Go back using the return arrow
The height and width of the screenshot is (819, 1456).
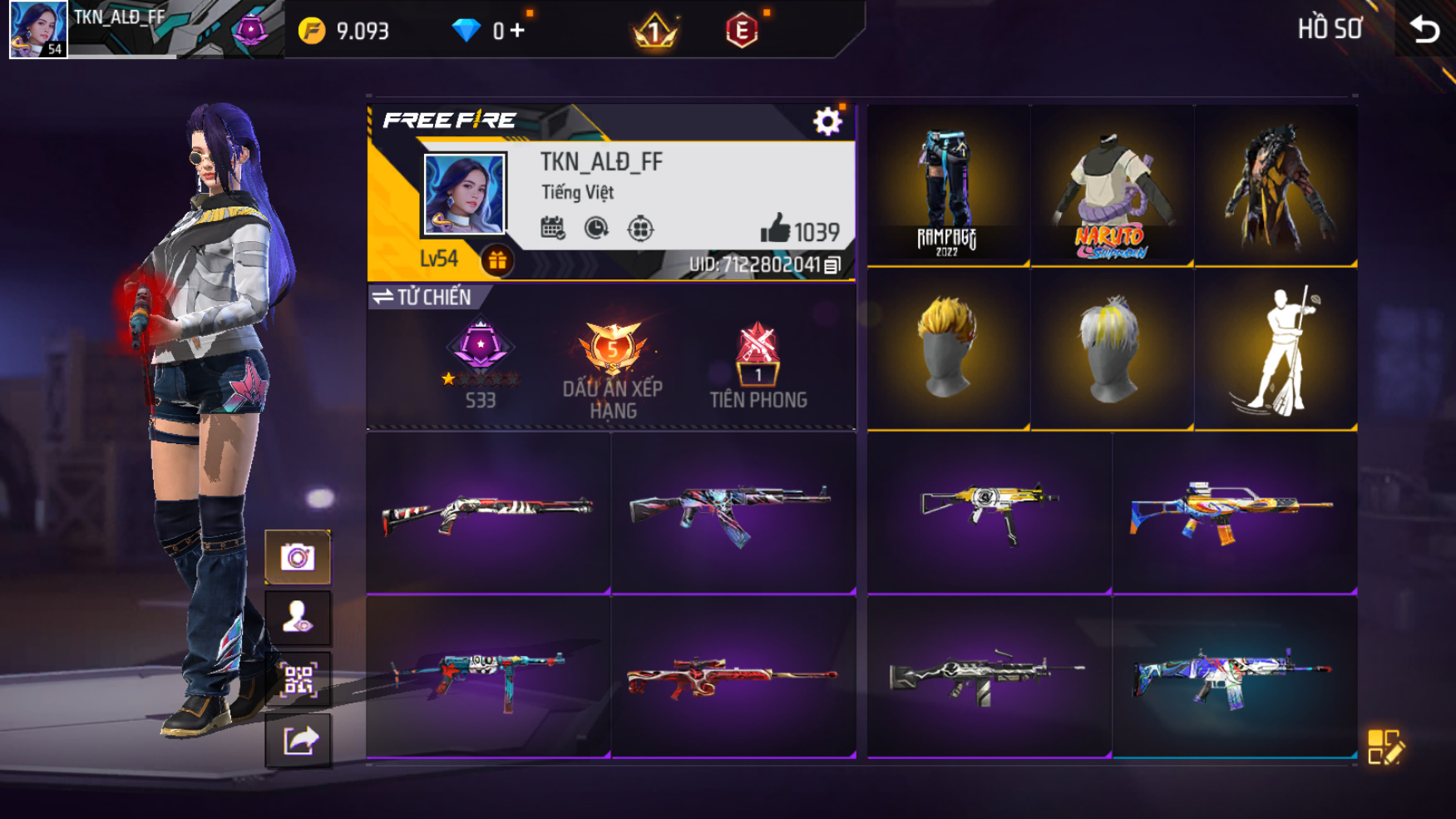coord(1425,30)
